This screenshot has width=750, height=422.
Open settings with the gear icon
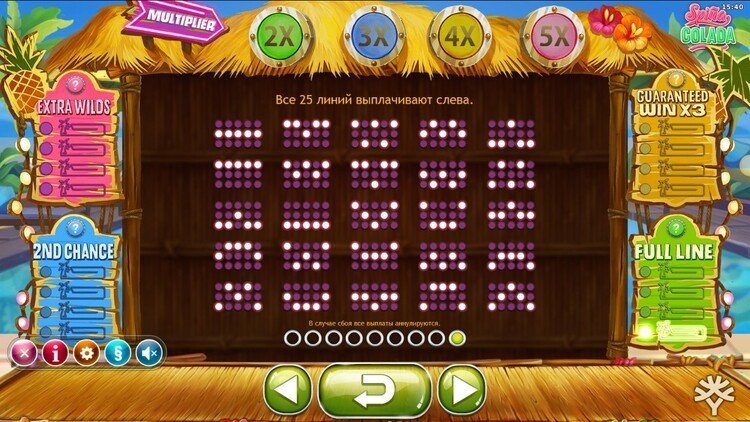click(x=87, y=352)
